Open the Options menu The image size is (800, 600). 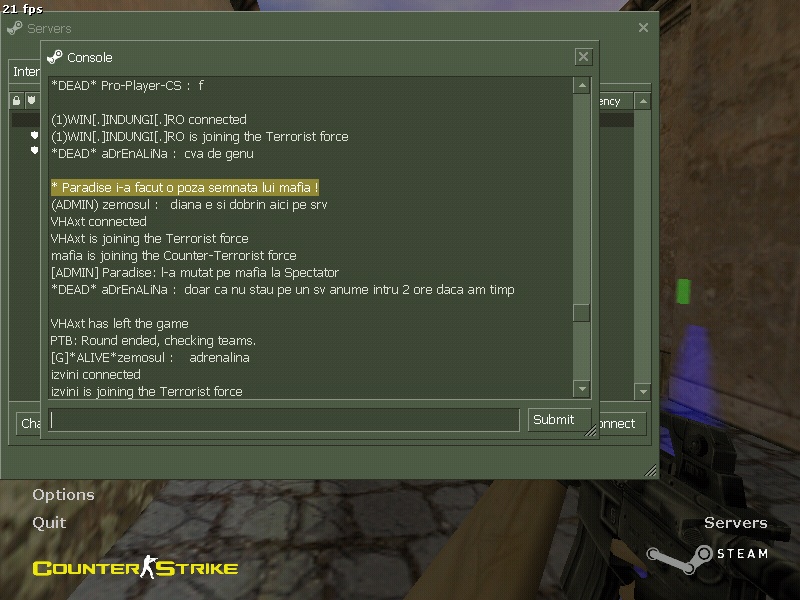coord(63,495)
